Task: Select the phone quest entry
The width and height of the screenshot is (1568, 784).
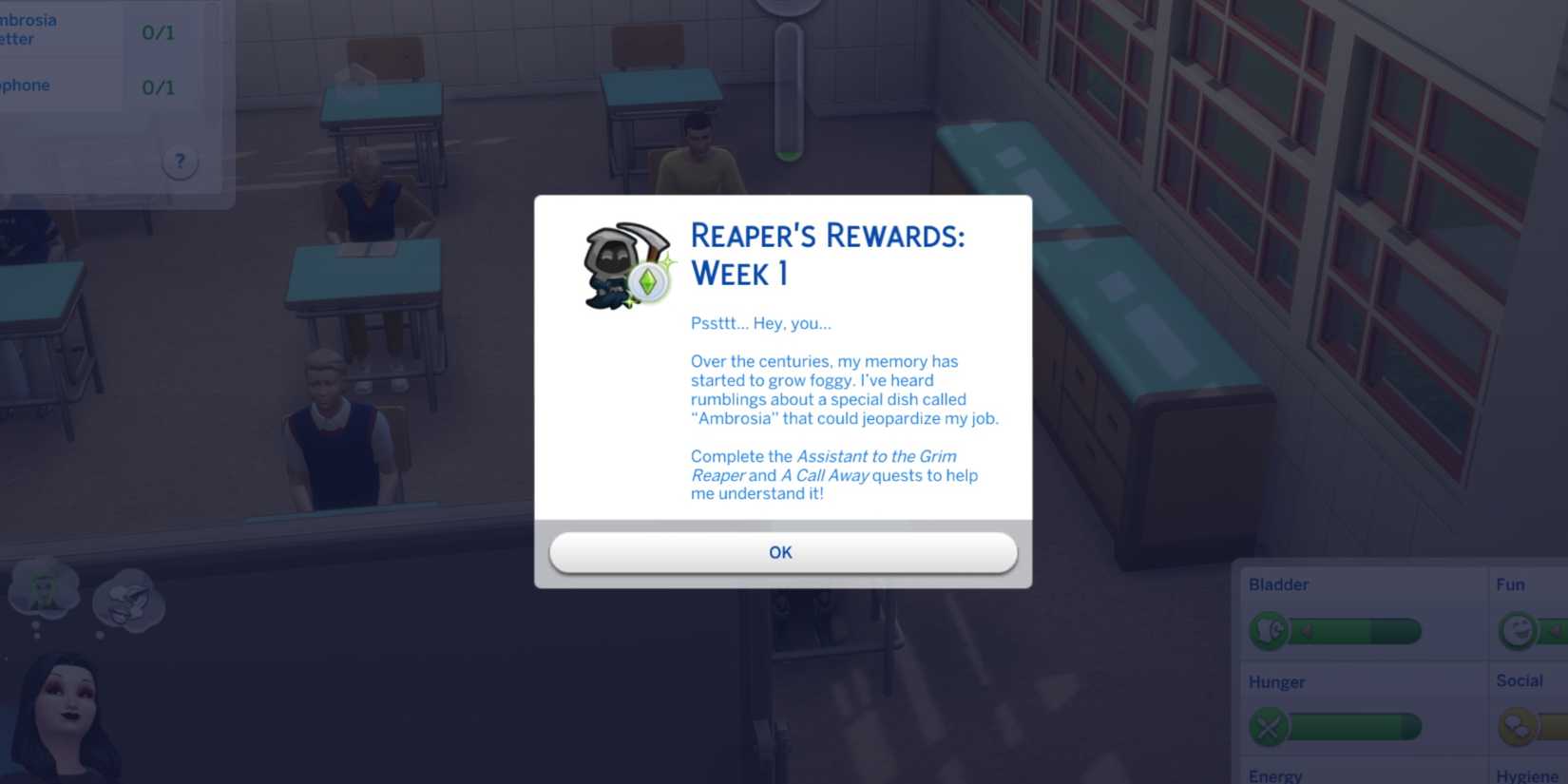Action: (x=26, y=85)
